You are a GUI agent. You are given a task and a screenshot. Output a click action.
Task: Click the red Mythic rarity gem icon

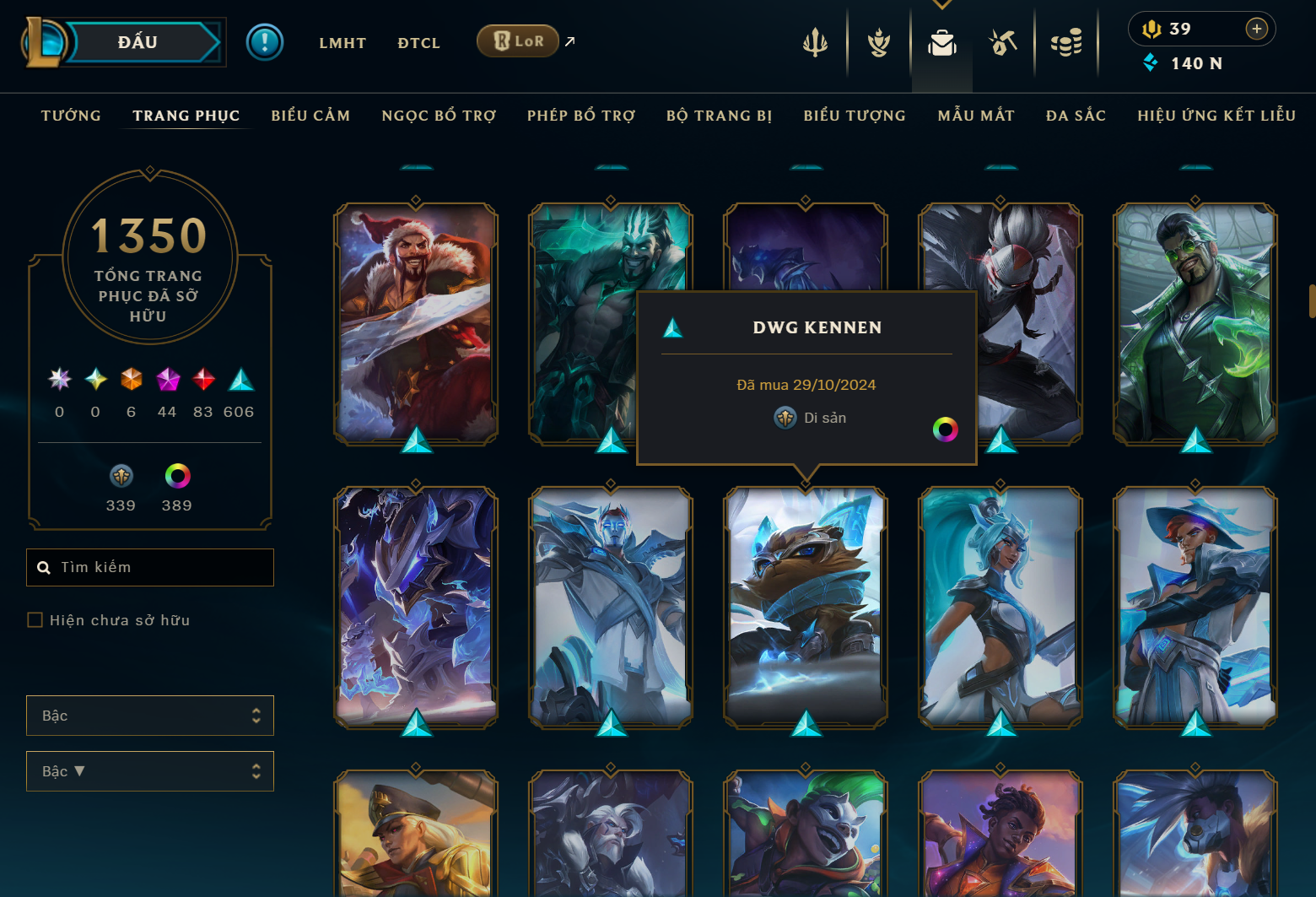tap(202, 380)
